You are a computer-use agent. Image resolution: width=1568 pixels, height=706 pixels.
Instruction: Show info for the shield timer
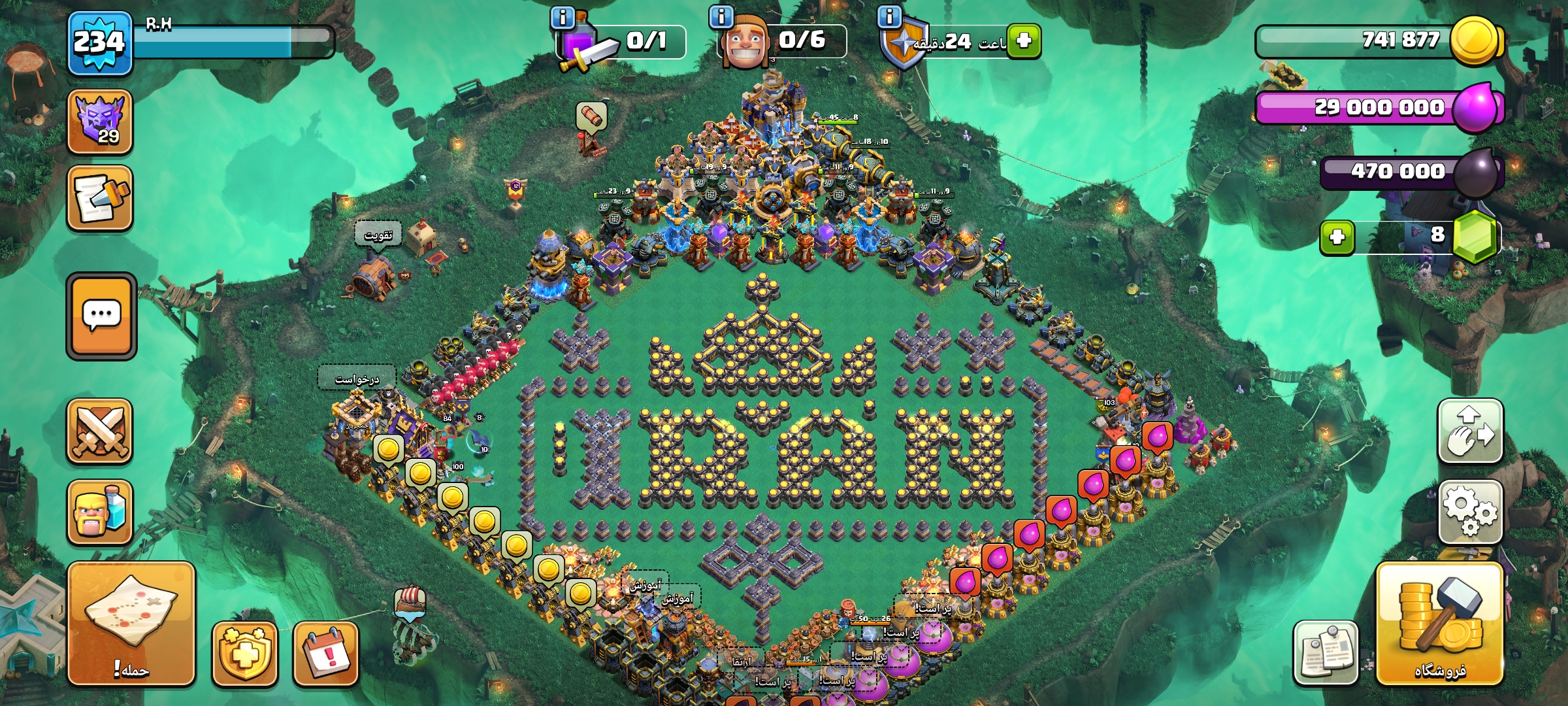pyautogui.click(x=889, y=17)
